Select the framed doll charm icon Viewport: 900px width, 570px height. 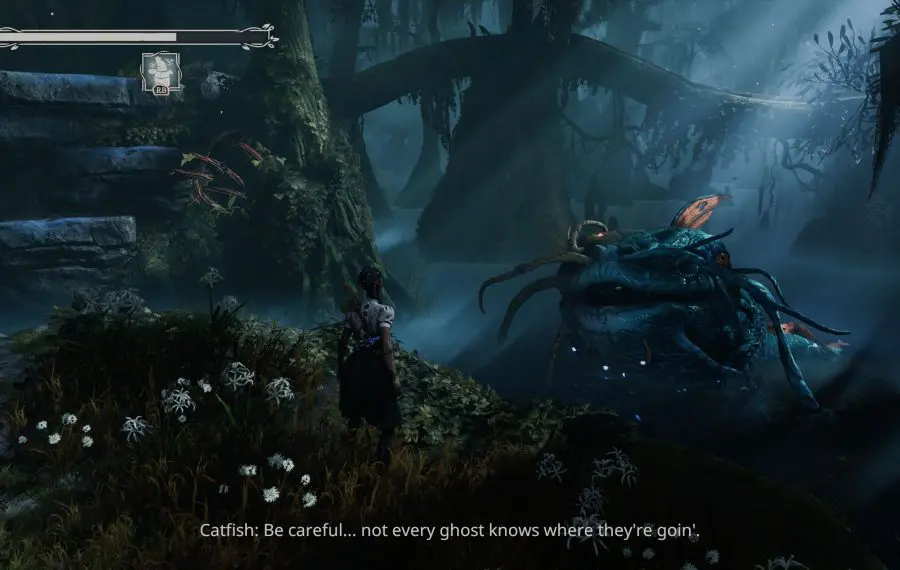pyautogui.click(x=161, y=74)
